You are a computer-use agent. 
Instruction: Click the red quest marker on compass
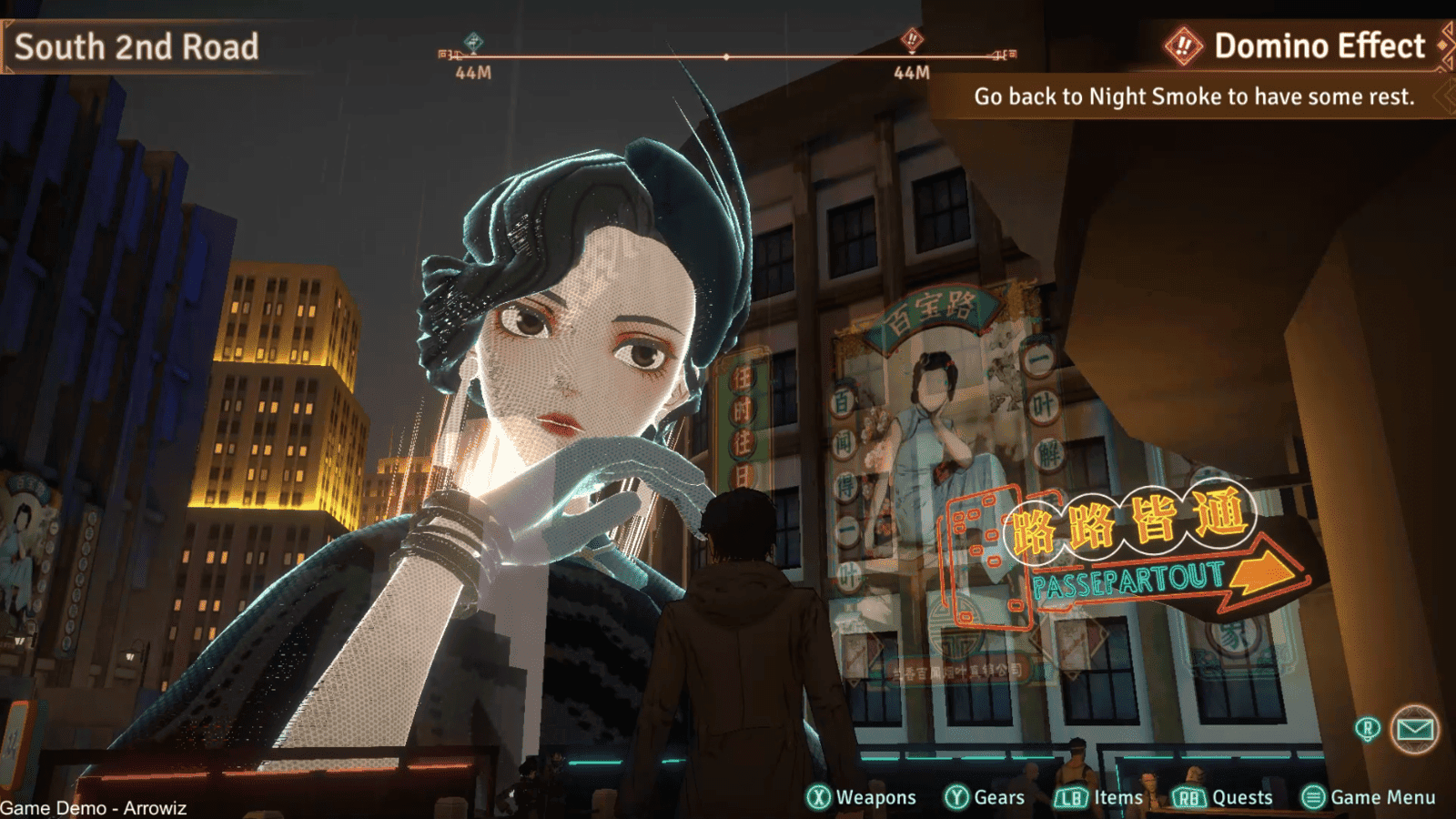tap(912, 39)
